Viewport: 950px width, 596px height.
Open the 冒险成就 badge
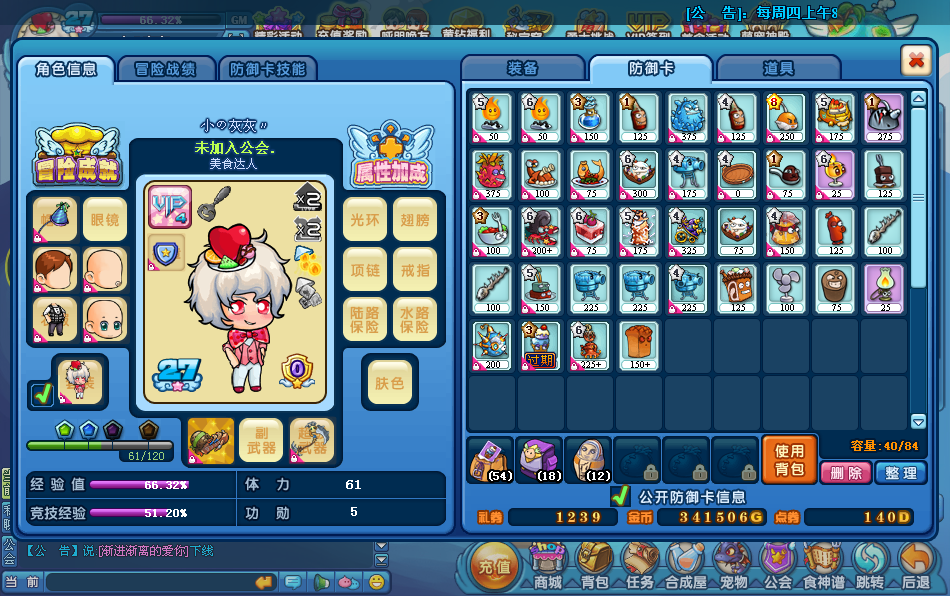pos(77,156)
